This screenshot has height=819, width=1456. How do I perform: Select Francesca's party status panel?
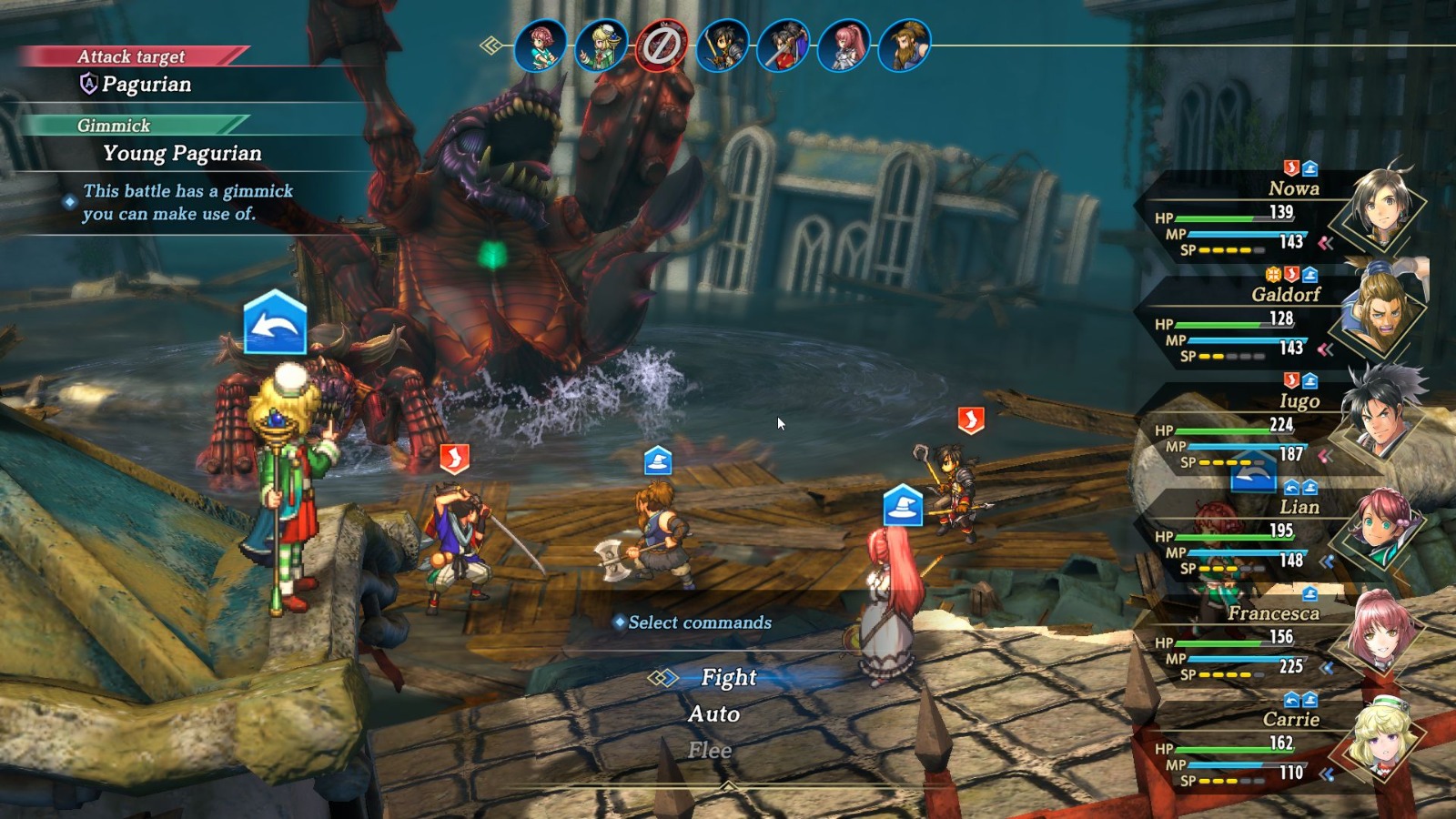[1274, 639]
